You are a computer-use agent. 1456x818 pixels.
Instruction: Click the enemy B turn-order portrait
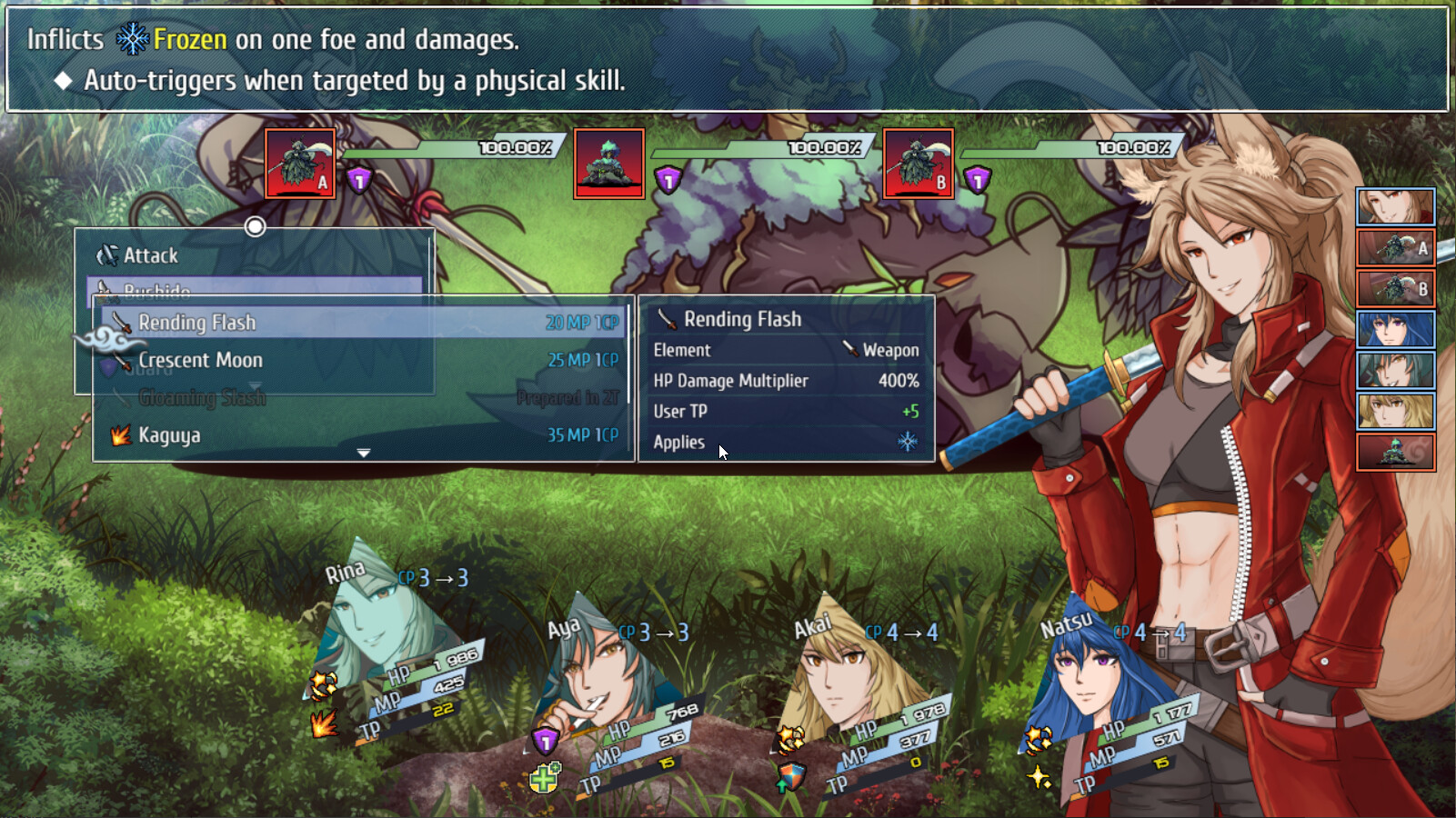1395,288
